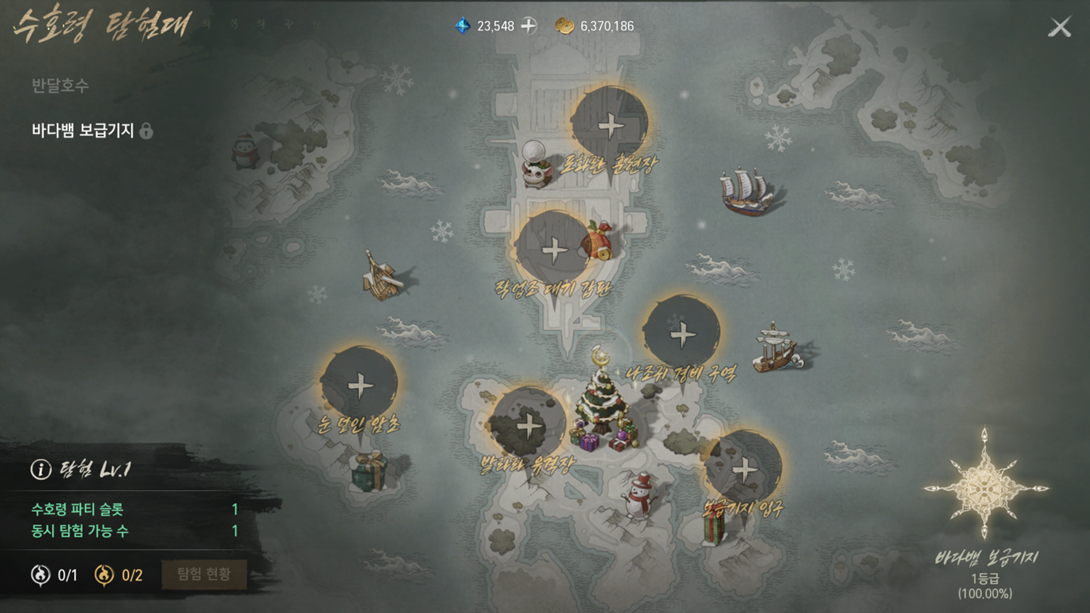The image size is (1090, 613).
Task: Click the 바다뱀 보급기지 compass rank emblem
Action: tap(985, 488)
